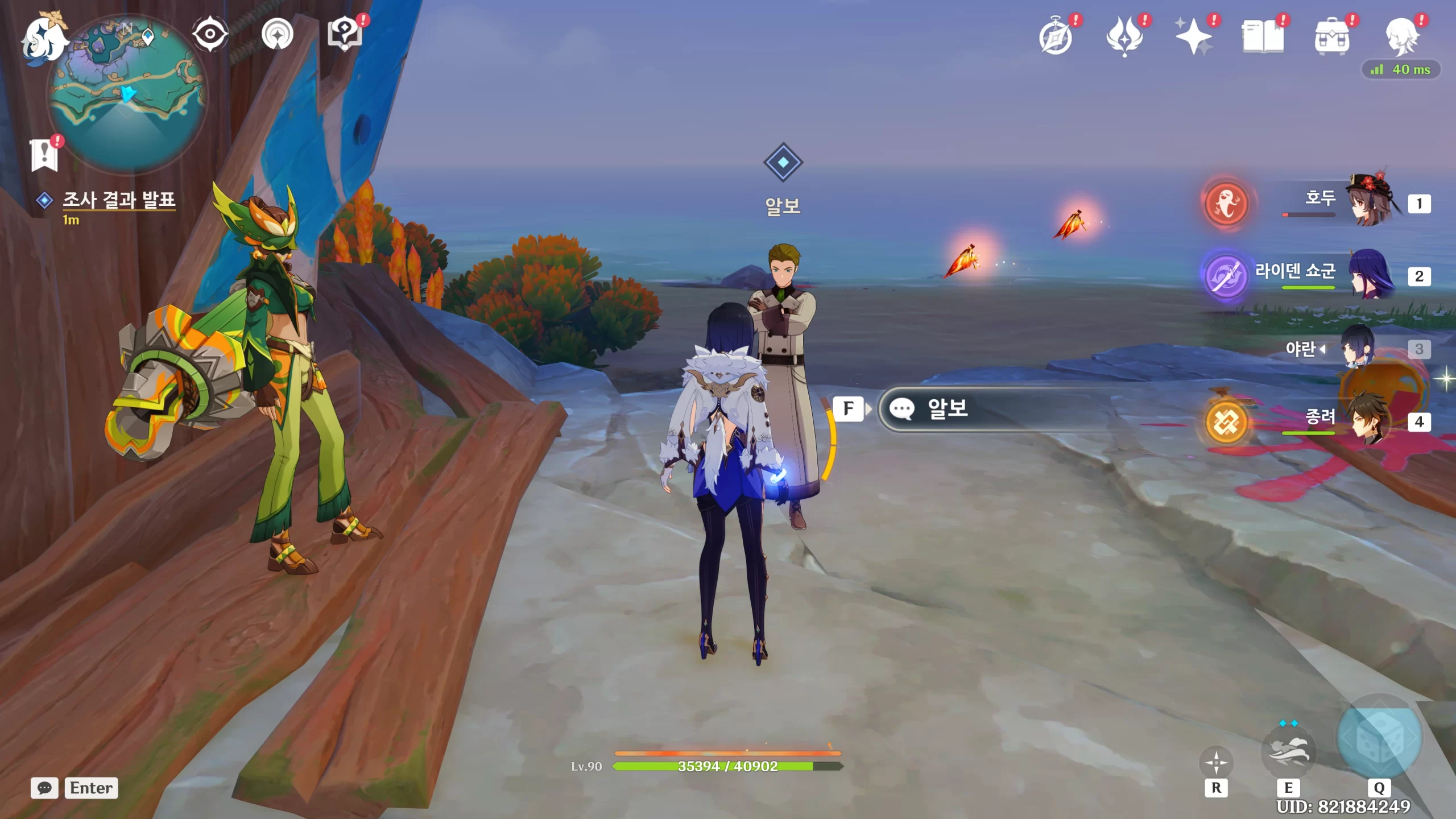Open the battle pass winged icon
Screen dimensions: 1456x819
1124,36
